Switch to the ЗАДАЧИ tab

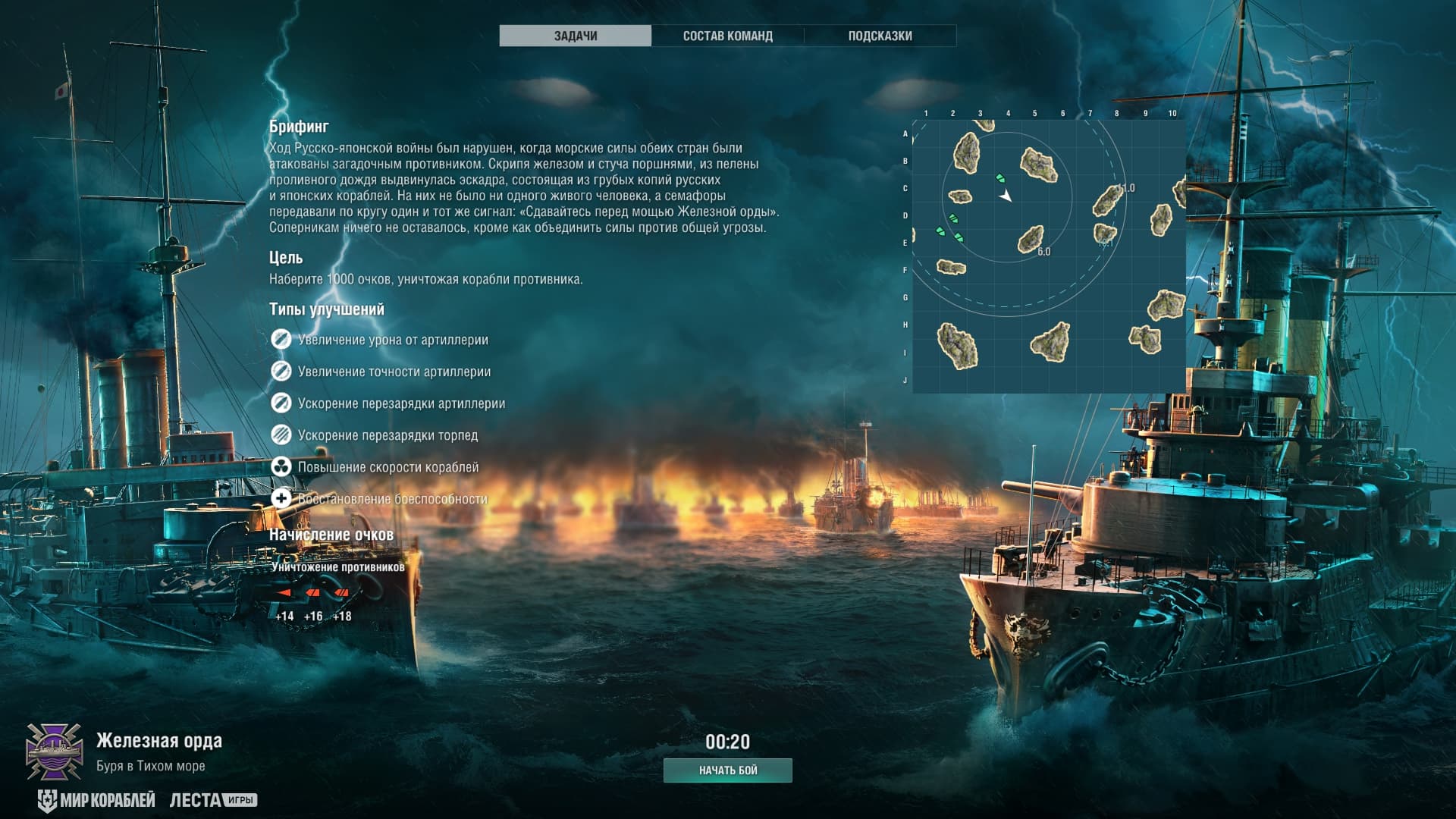[575, 36]
